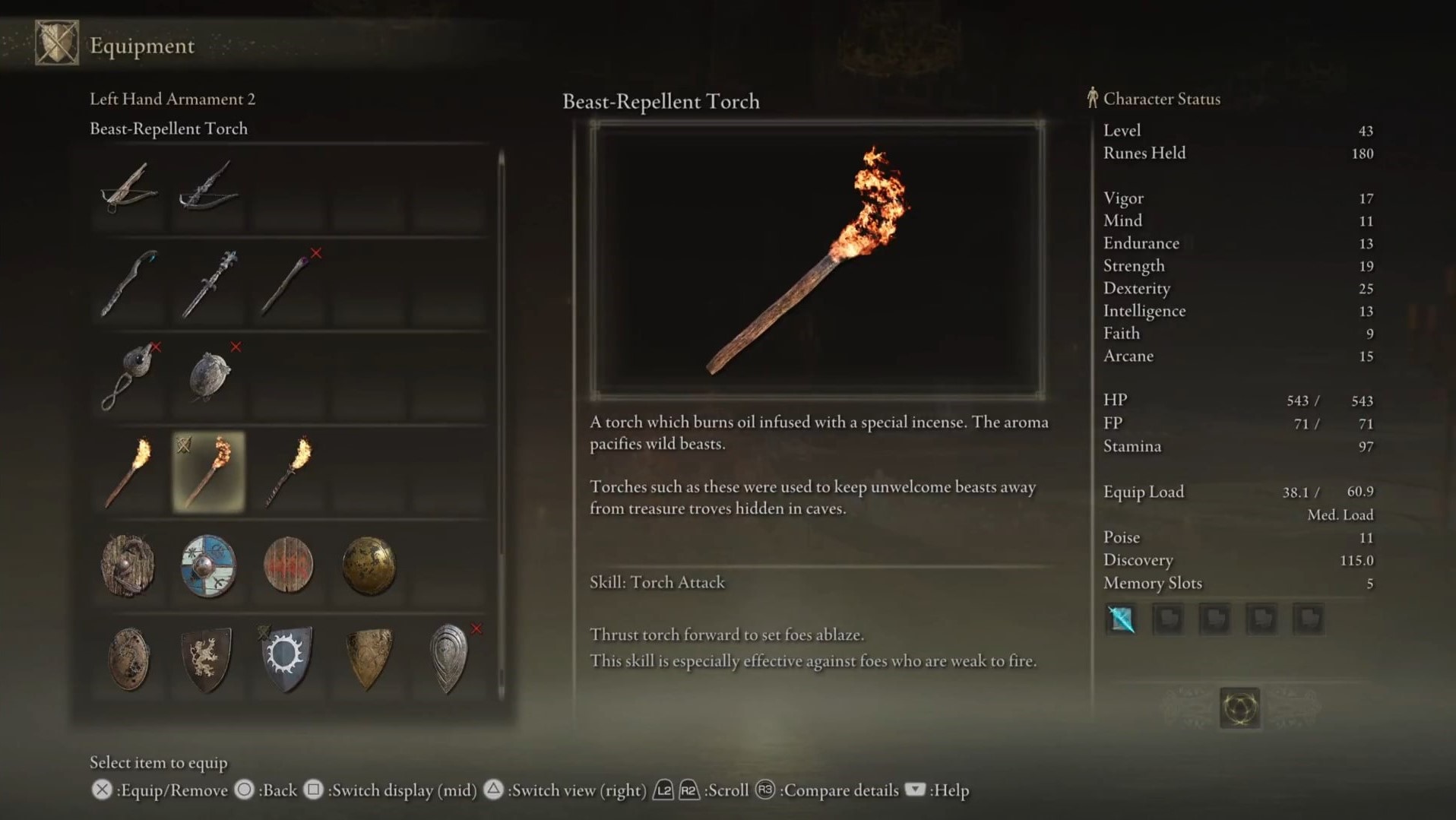
Task: Select the standard Torch in the left slot
Action: (128, 473)
